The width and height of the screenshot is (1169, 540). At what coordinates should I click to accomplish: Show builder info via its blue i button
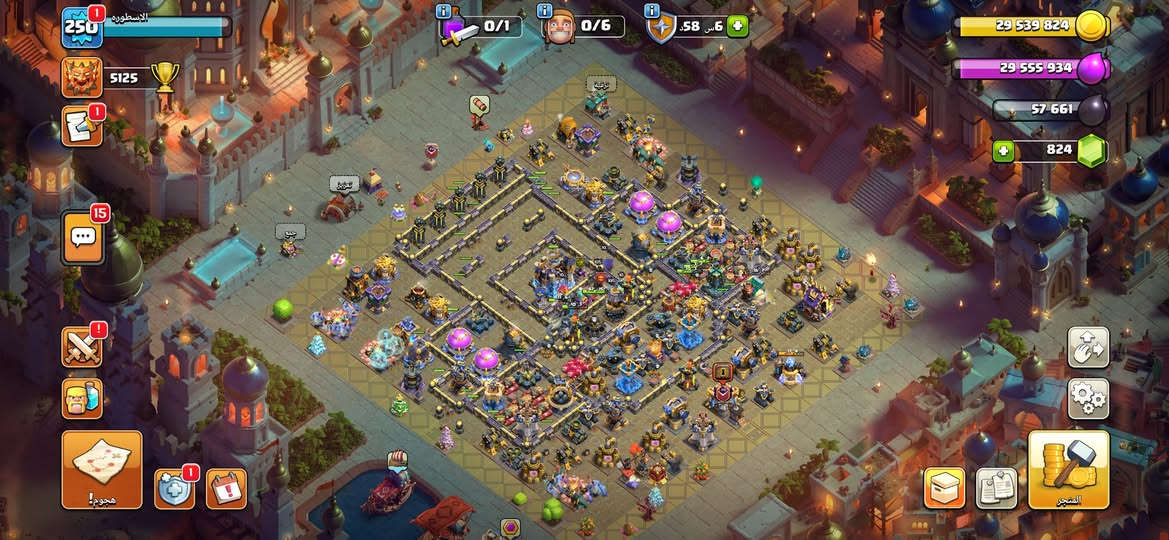pos(546,11)
